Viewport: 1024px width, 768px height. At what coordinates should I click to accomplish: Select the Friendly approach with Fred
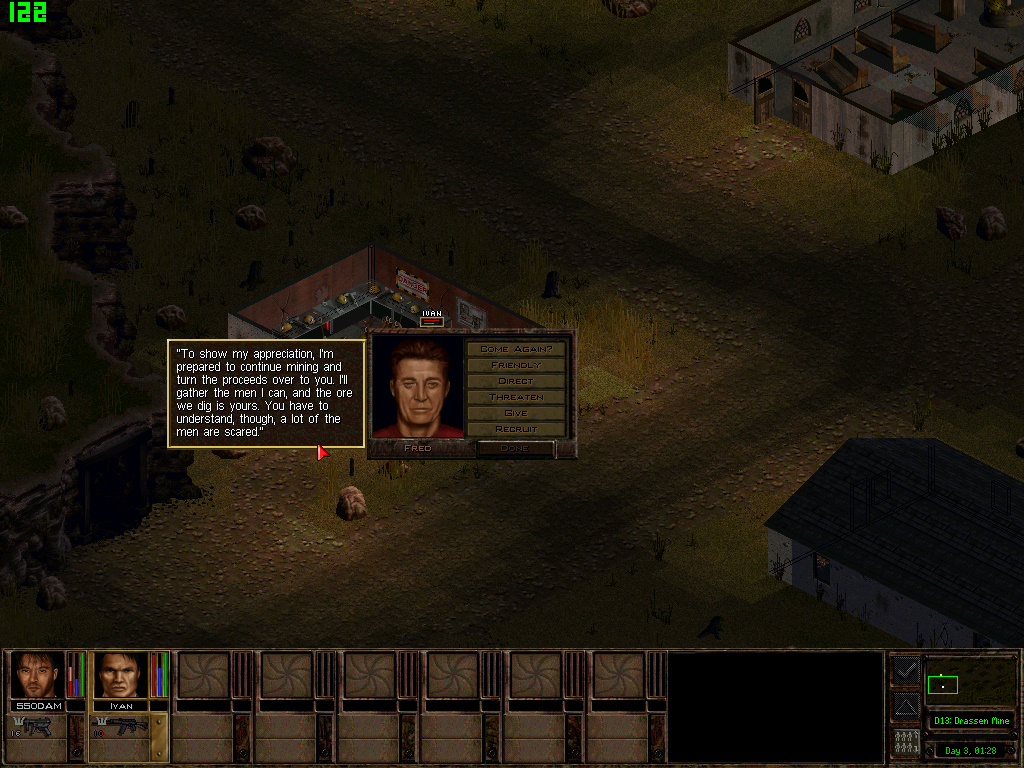tap(516, 365)
